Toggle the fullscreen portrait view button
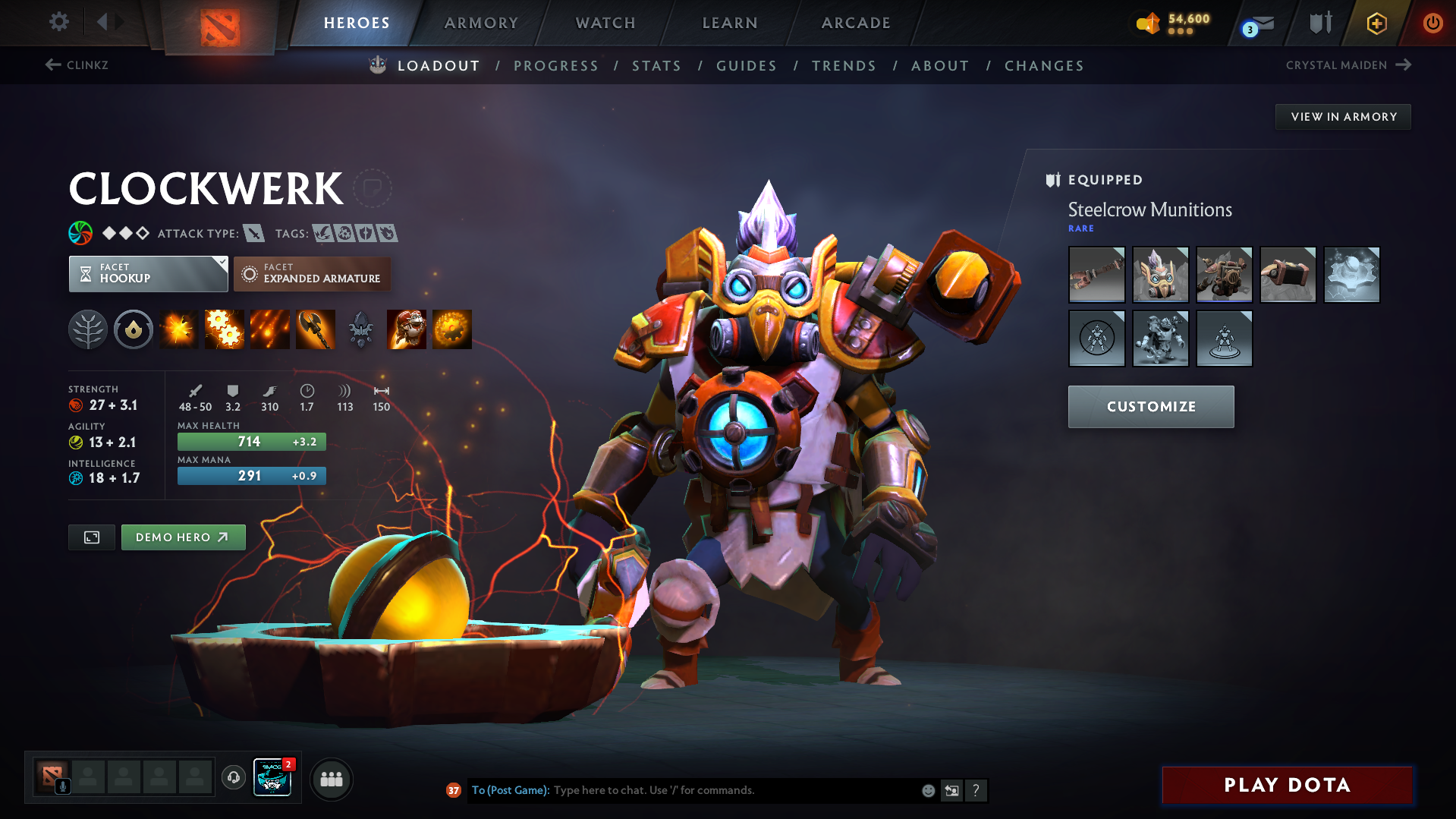1456x819 pixels. pos(91,537)
